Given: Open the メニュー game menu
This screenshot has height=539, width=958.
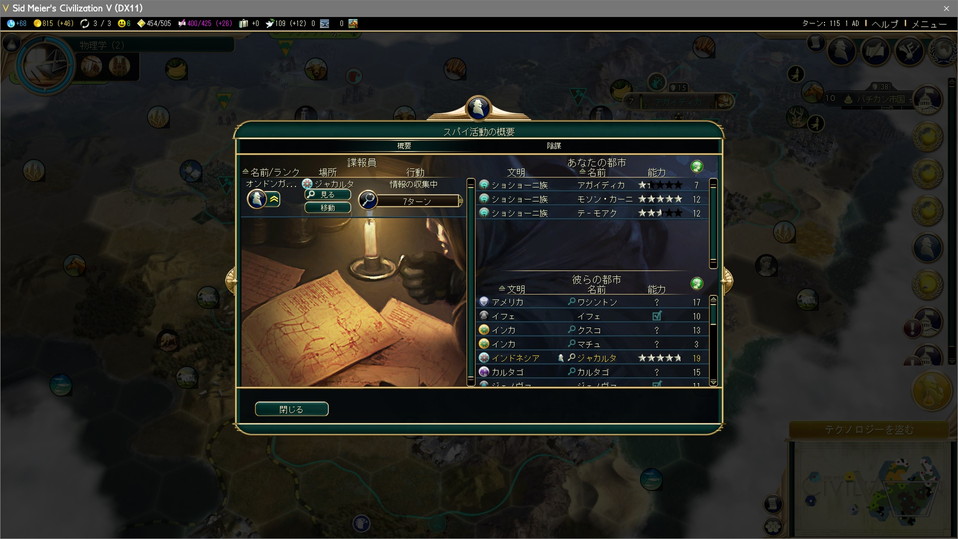Looking at the screenshot, I should pos(929,23).
